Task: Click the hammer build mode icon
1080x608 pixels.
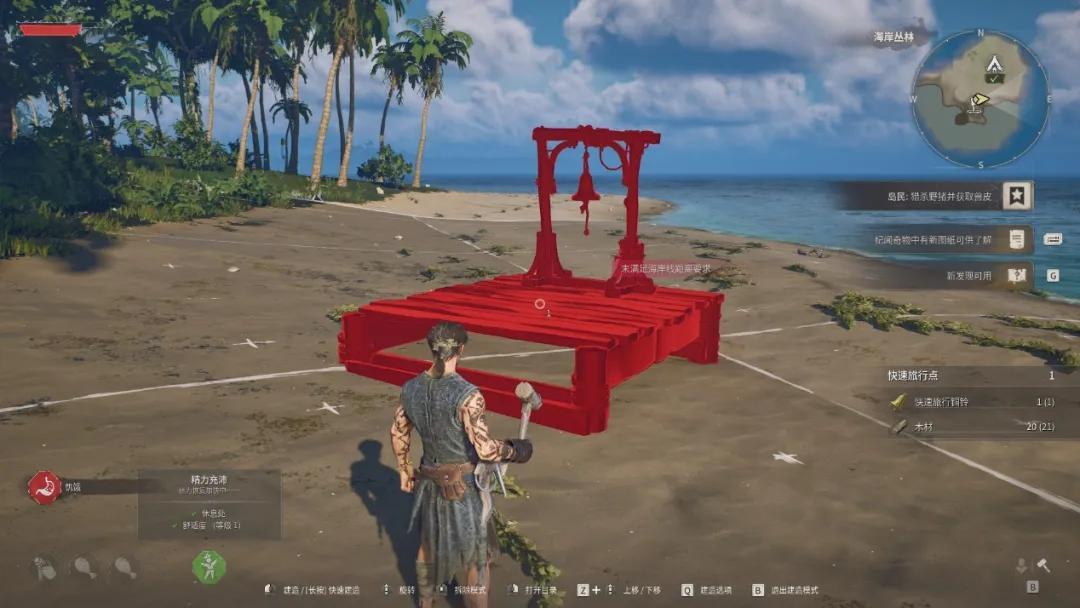Action: [1043, 566]
